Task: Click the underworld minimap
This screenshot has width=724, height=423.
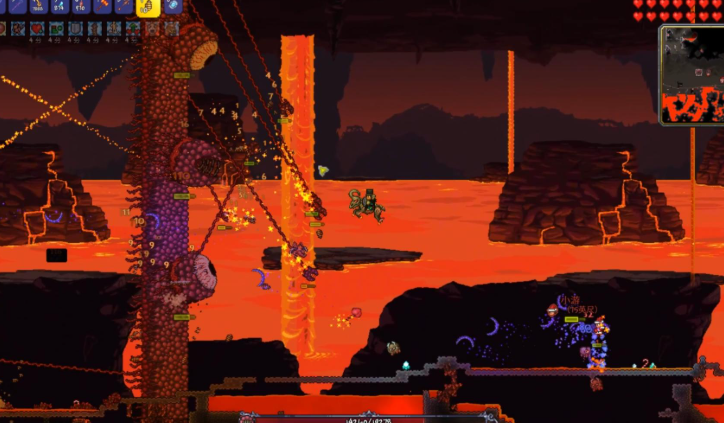Action: click(691, 74)
